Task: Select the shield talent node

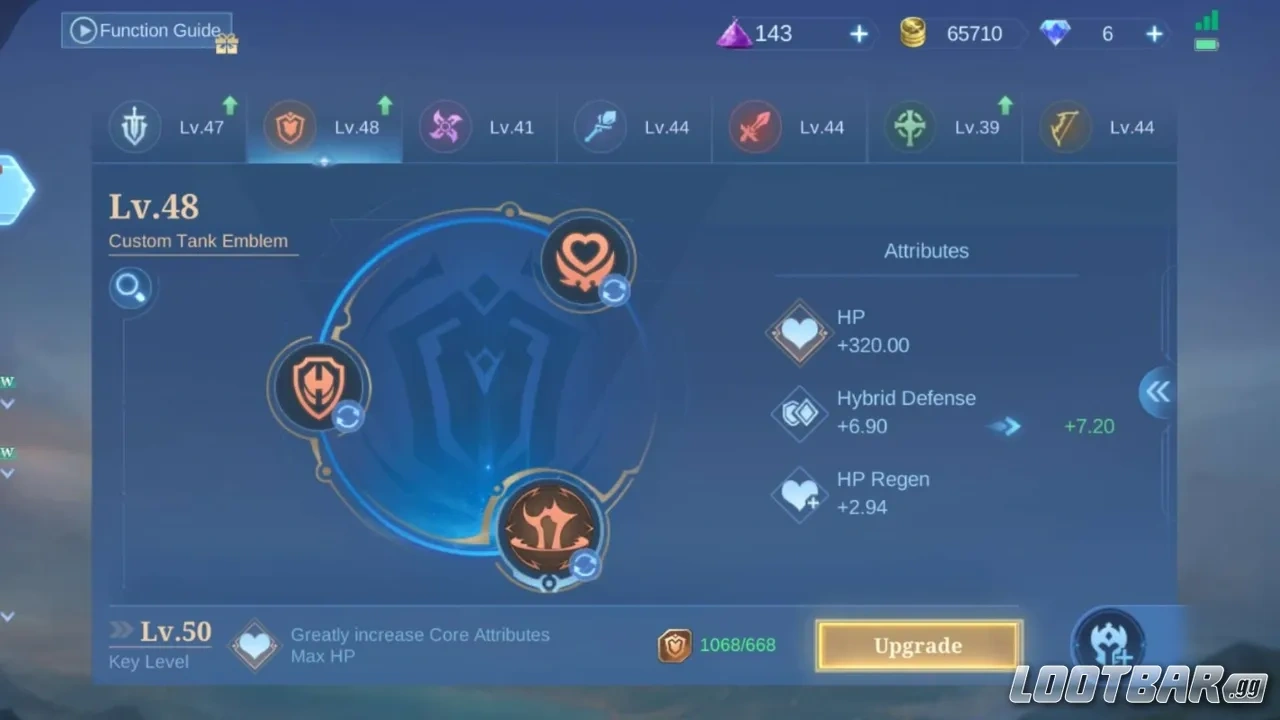Action: click(320, 385)
